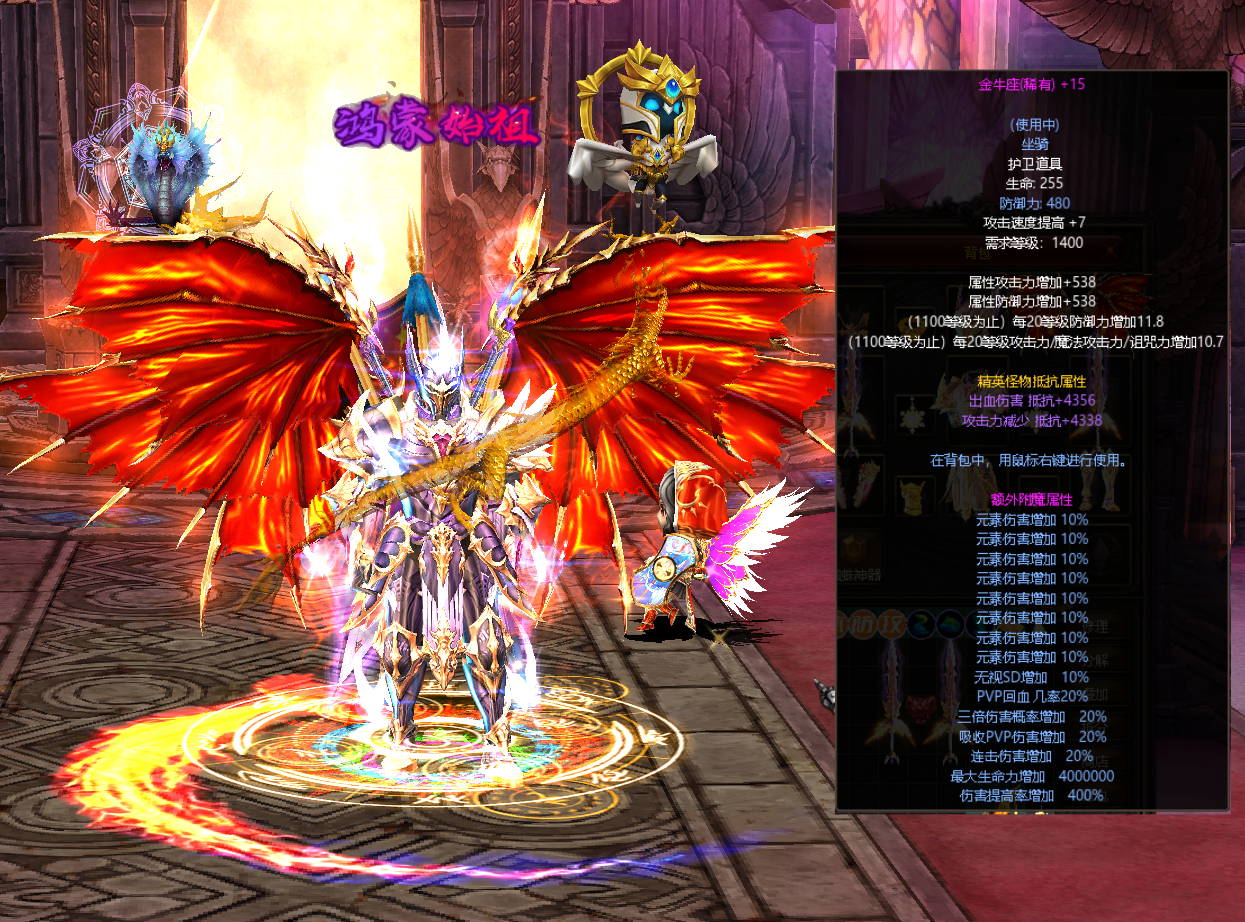Click the 修理 repair button
Screen dimensions: 1245x922
pos(1097,625)
